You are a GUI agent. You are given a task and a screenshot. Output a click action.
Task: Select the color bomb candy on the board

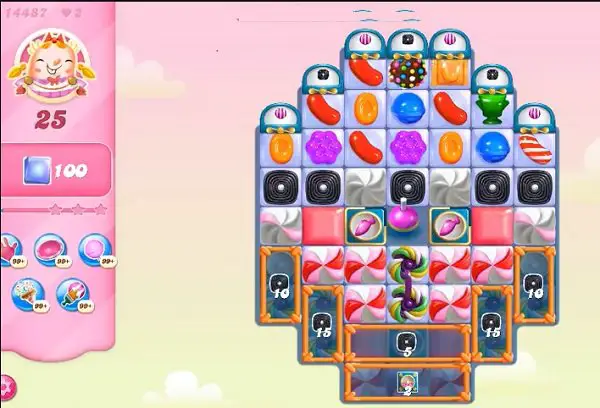[x=406, y=71]
